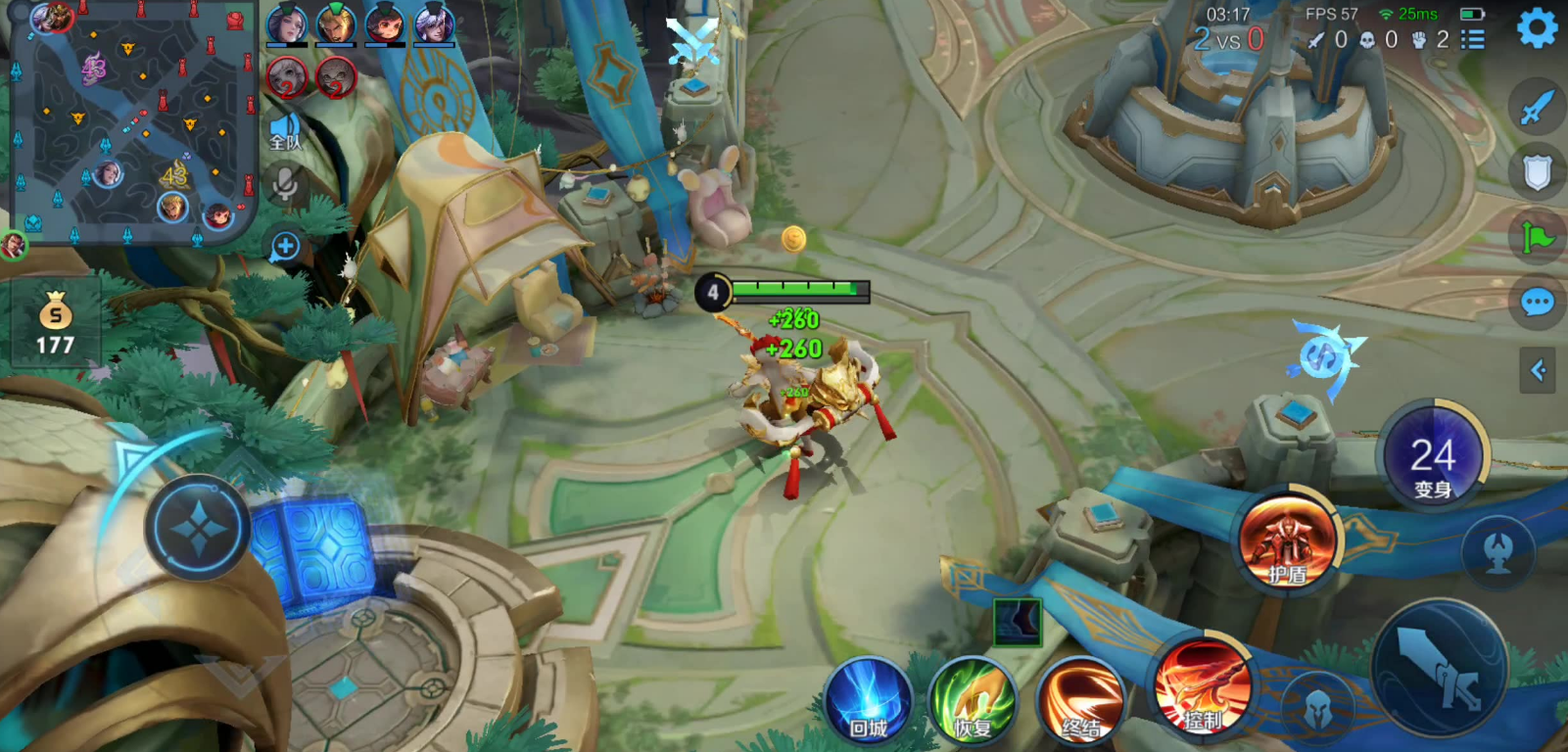
Task: Send the green flag signal
Action: coord(1537,237)
